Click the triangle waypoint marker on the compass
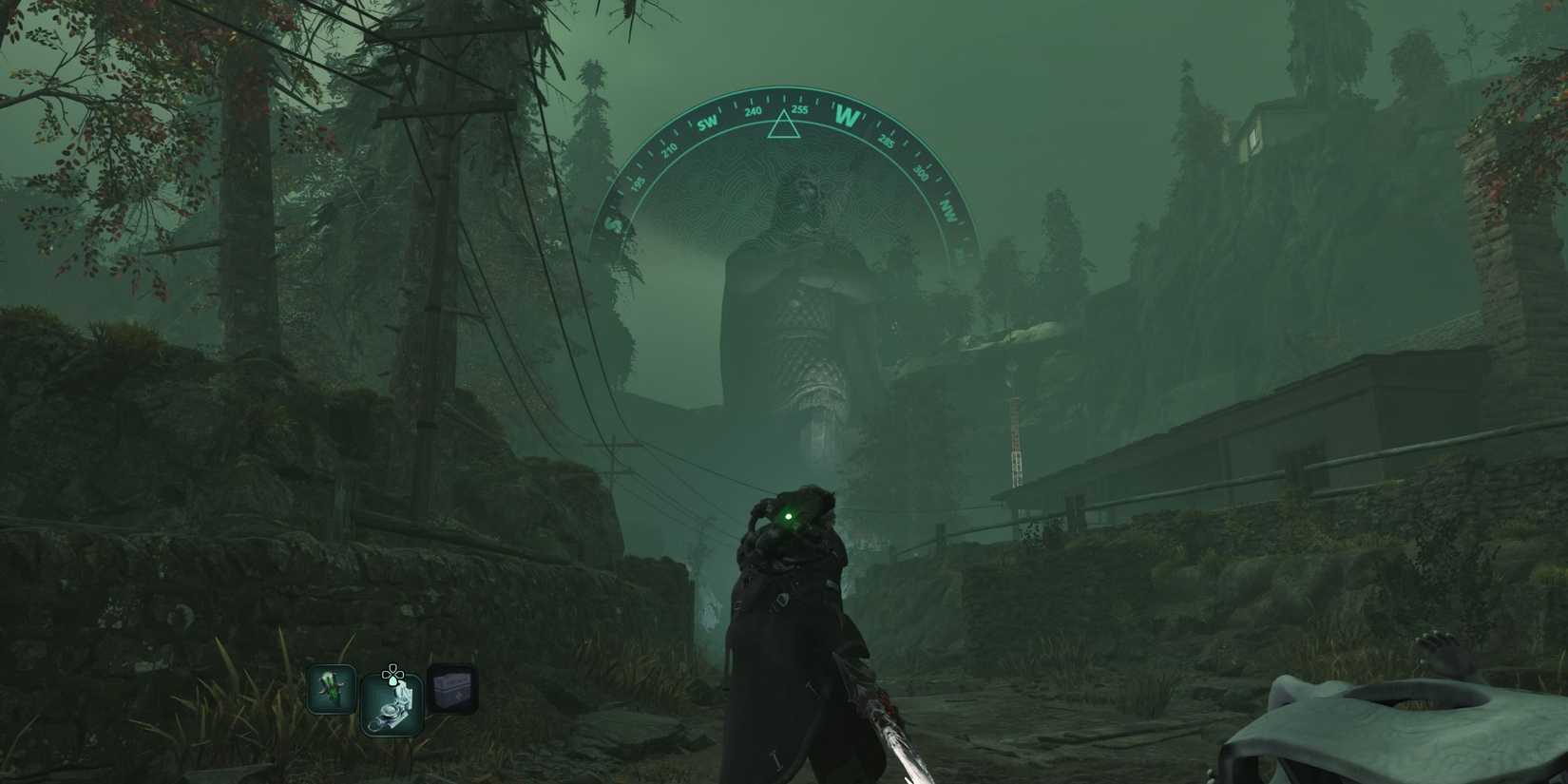Image resolution: width=1568 pixels, height=784 pixels. 783,124
